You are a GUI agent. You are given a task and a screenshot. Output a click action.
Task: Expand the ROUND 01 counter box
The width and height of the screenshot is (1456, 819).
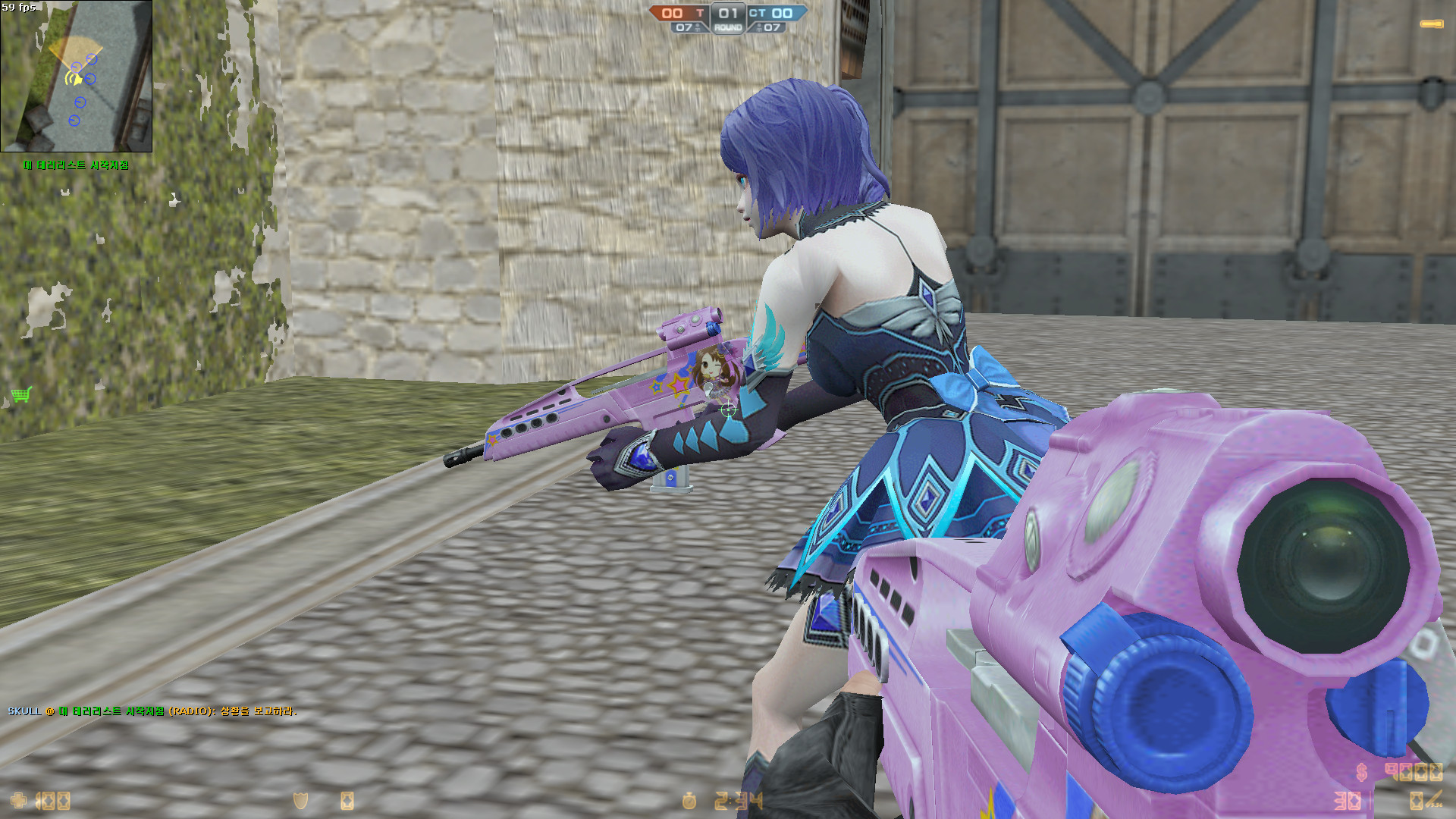click(x=728, y=17)
